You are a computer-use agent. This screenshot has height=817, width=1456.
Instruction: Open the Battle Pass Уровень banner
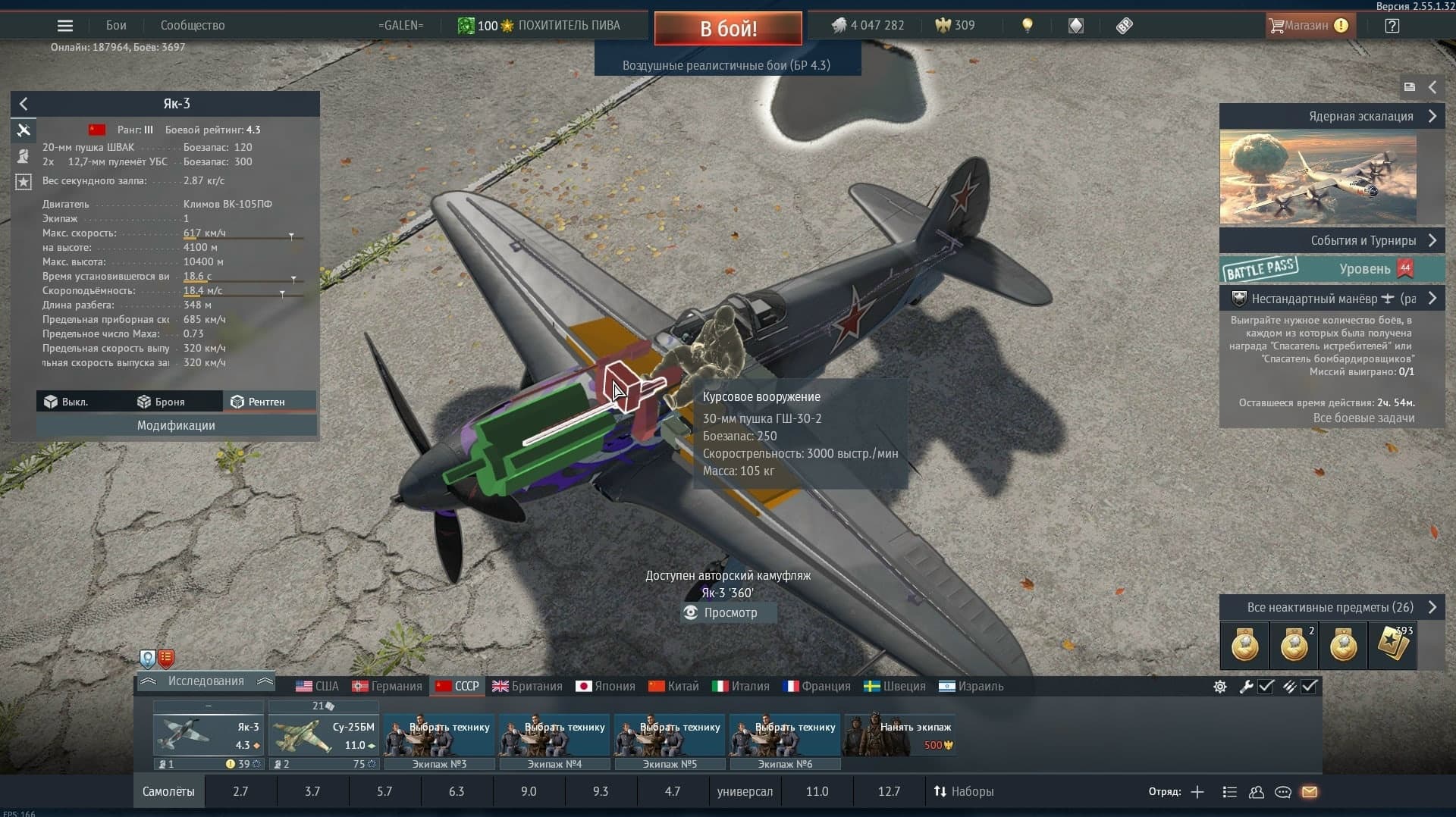(x=1332, y=269)
